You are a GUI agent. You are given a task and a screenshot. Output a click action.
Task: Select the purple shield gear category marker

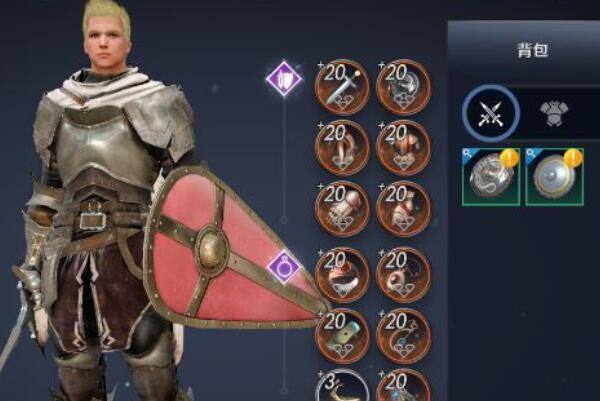click(x=284, y=78)
